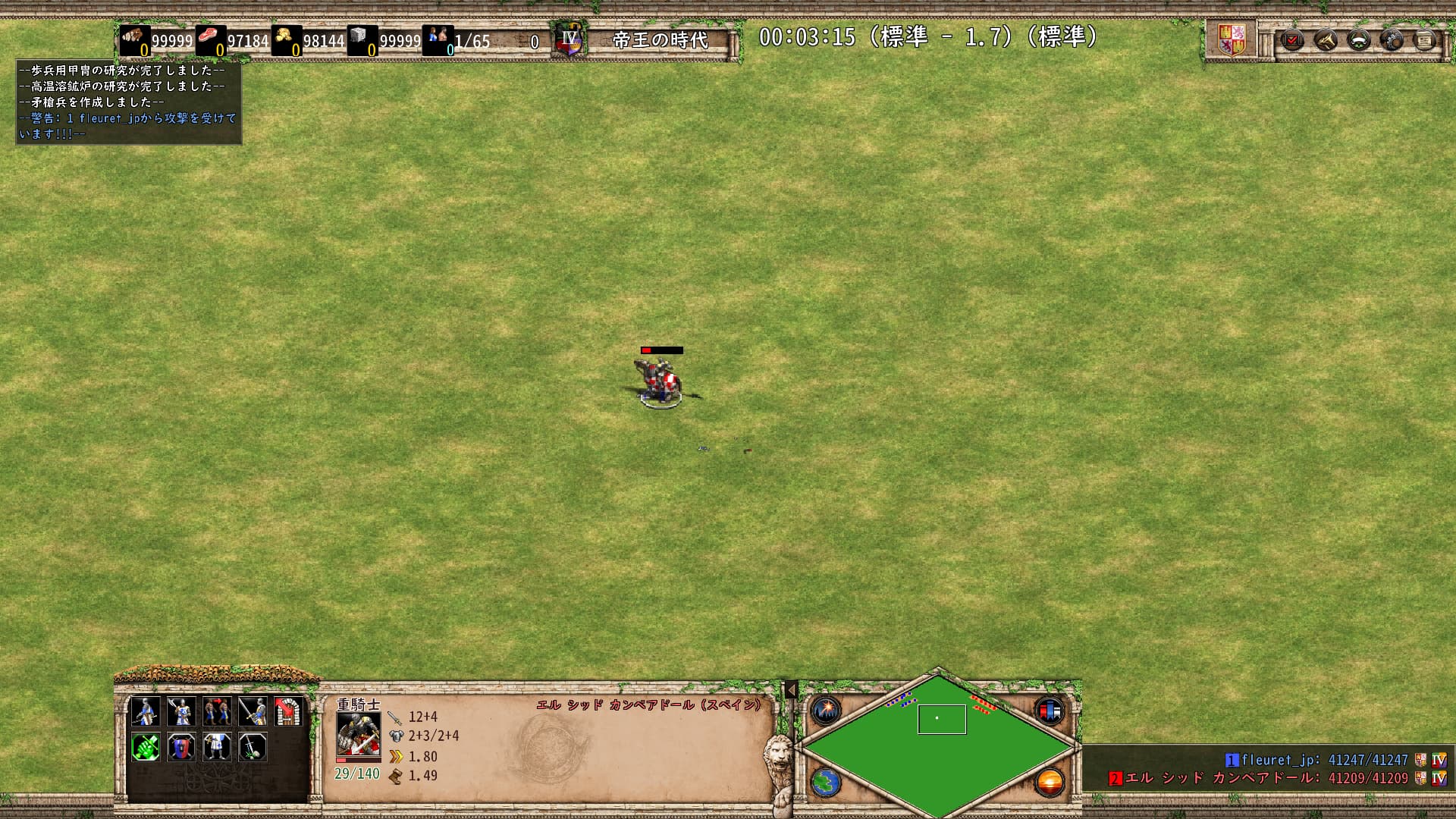Image resolution: width=1456 pixels, height=819 pixels.
Task: Open the golden horn chat button
Action: [1326, 39]
